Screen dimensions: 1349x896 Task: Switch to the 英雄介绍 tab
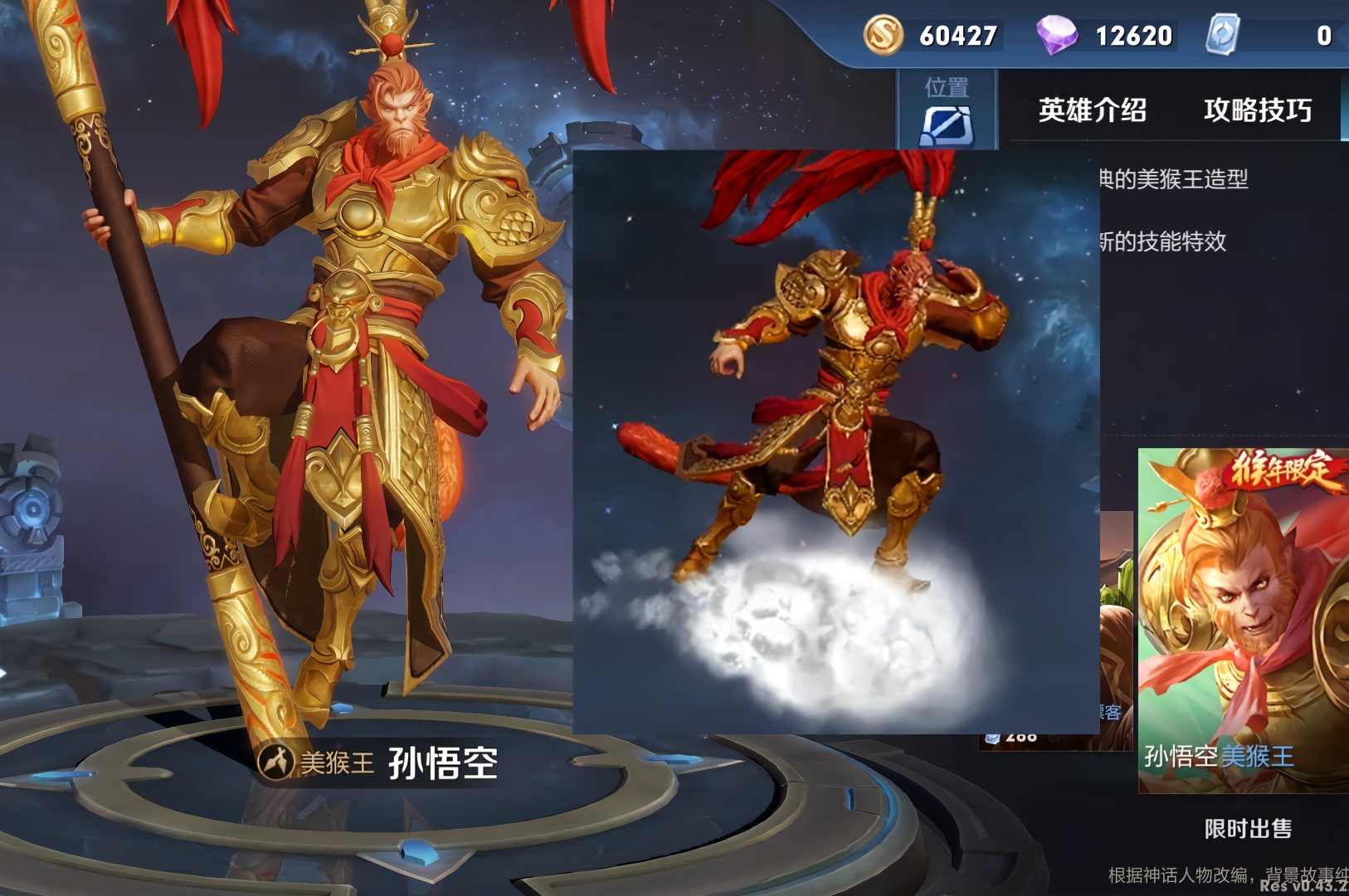(1092, 110)
